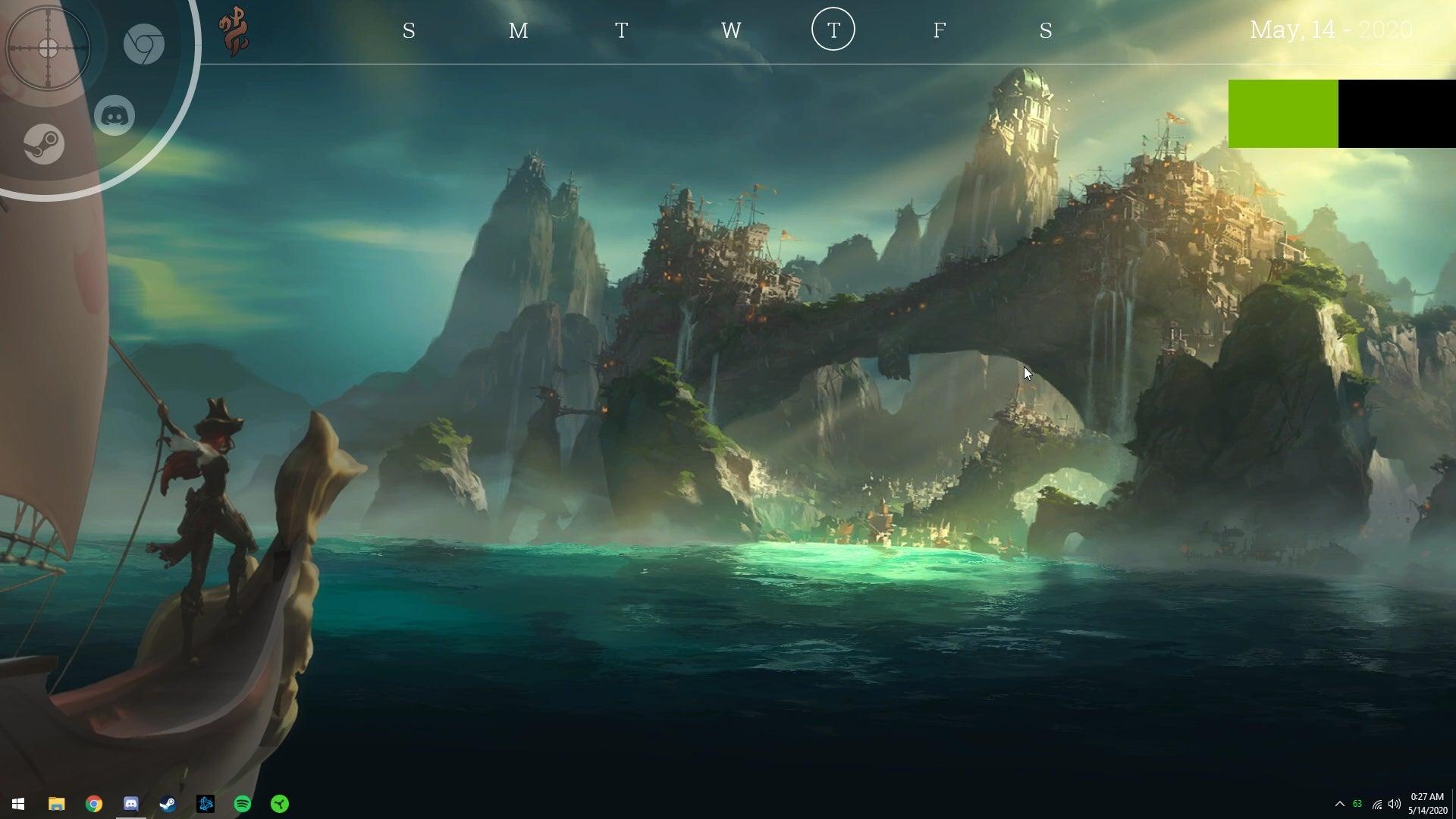Click the pirate emblem logo near the calendar
1456x819 pixels.
[232, 30]
